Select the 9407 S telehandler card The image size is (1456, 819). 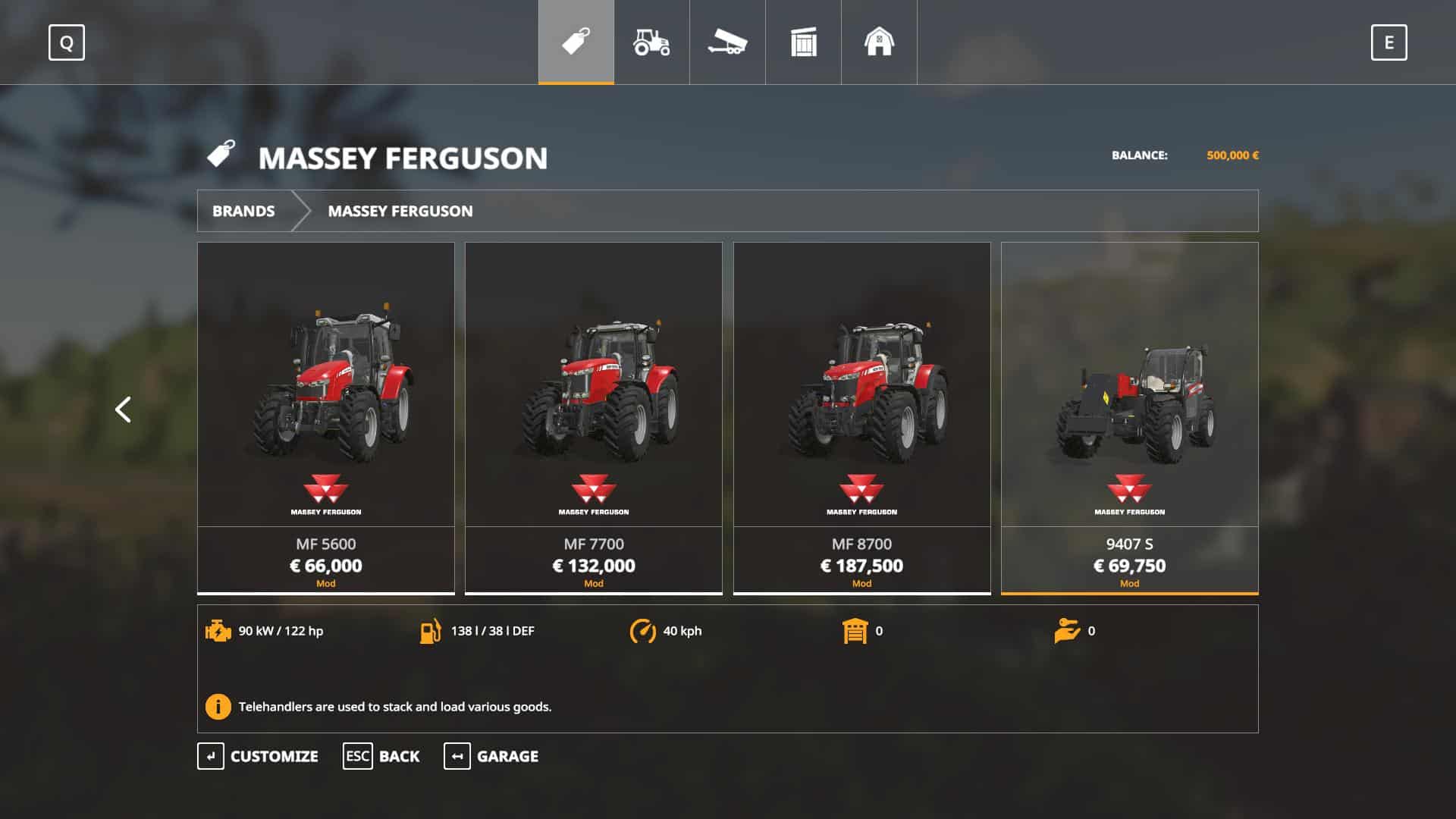tap(1129, 417)
